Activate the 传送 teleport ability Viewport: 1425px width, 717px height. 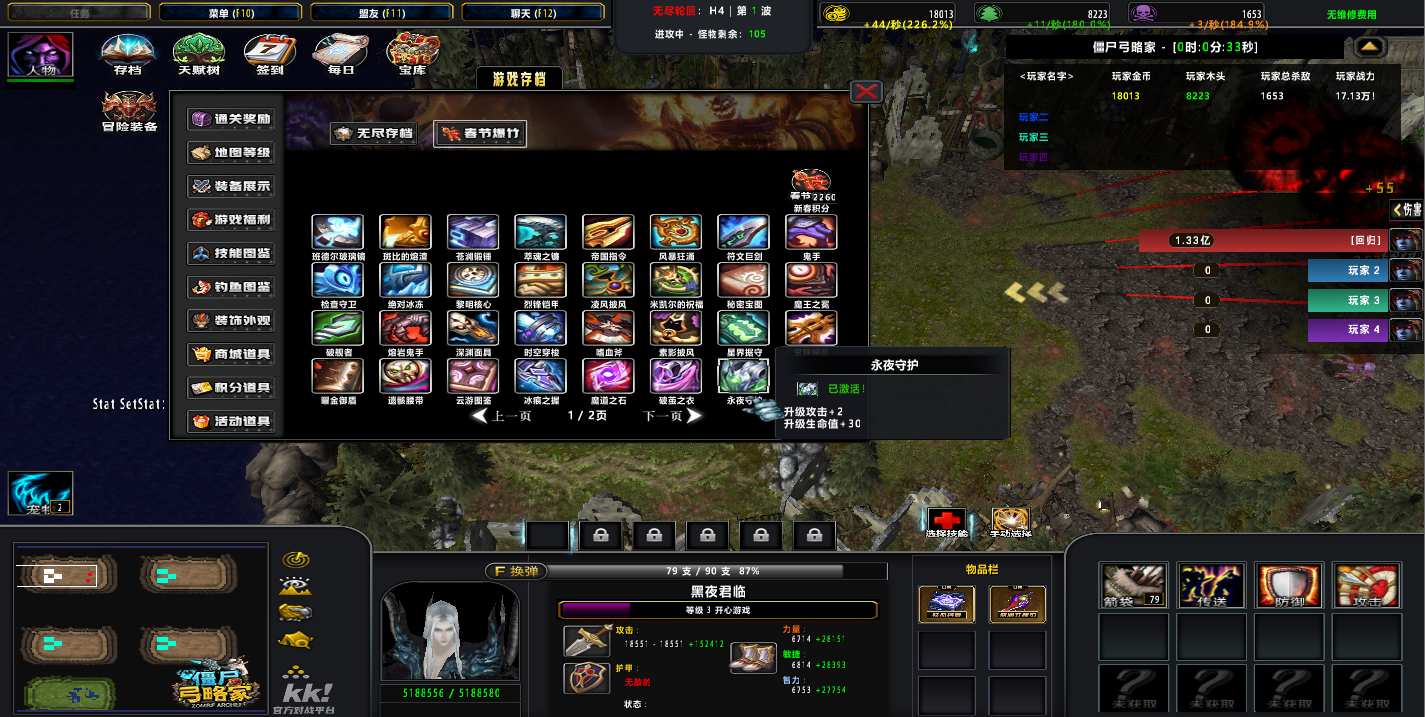pyautogui.click(x=1211, y=585)
